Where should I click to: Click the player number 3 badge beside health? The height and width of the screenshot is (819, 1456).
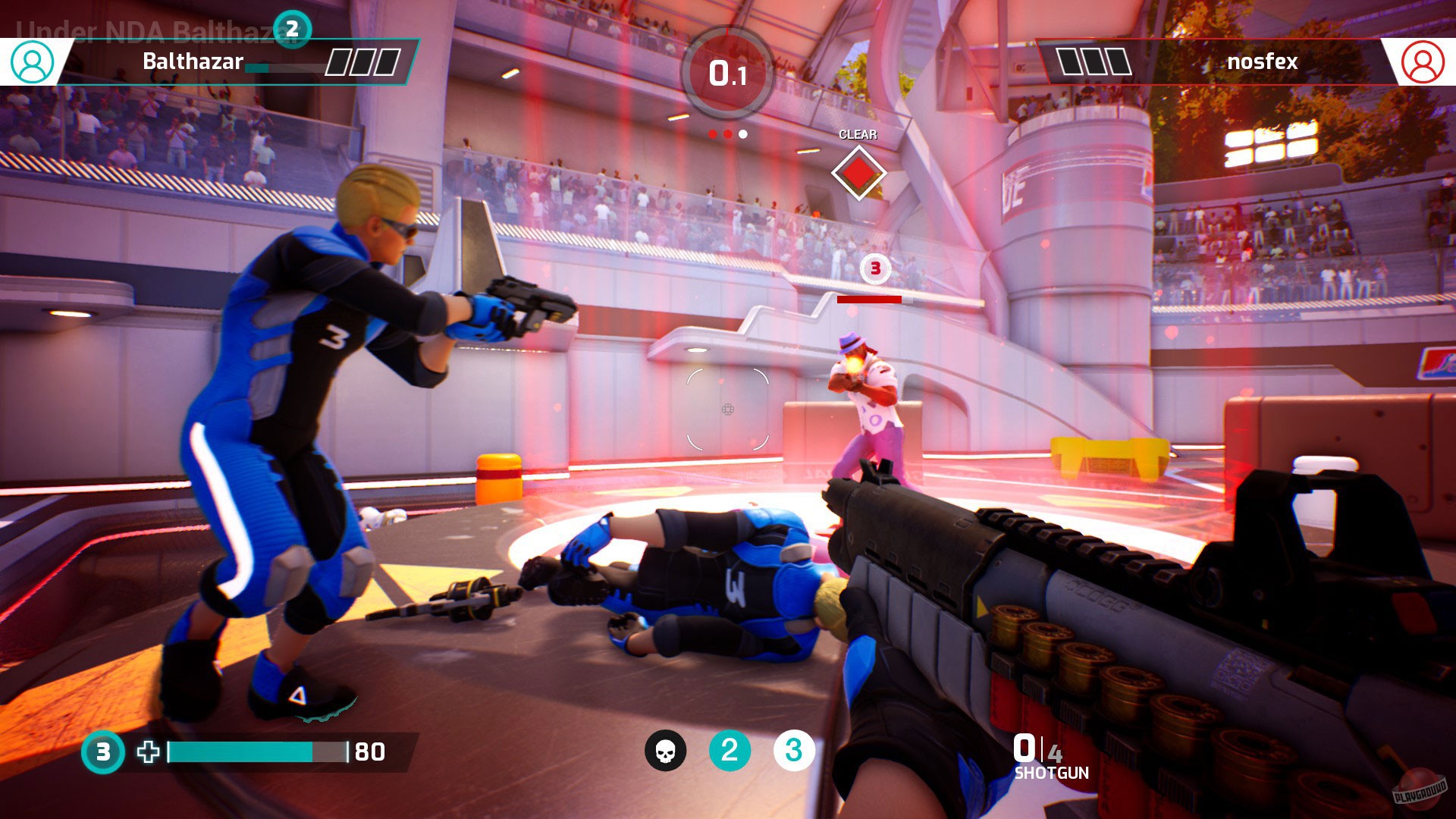click(103, 752)
